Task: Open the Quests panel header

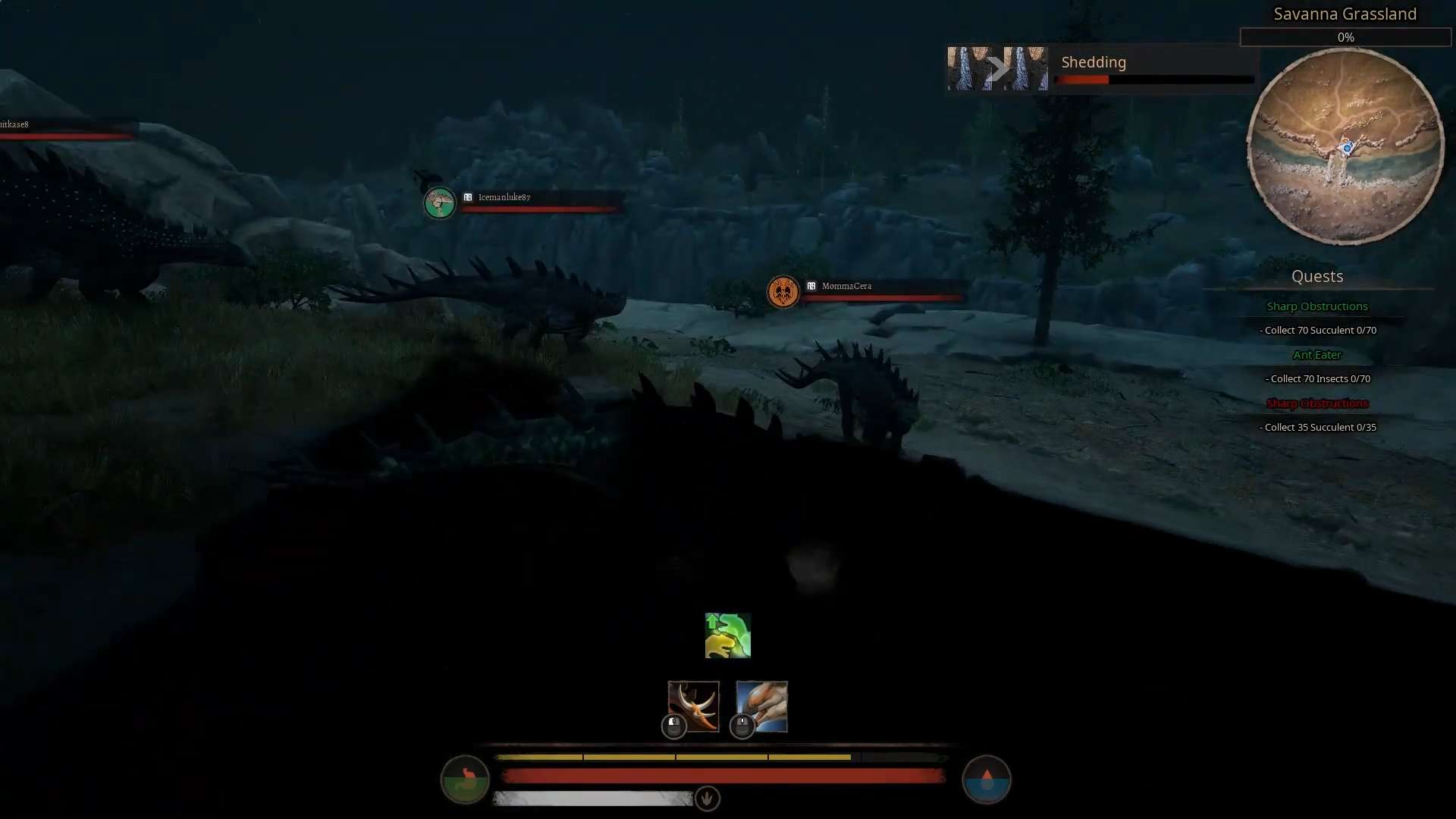Action: click(x=1316, y=276)
